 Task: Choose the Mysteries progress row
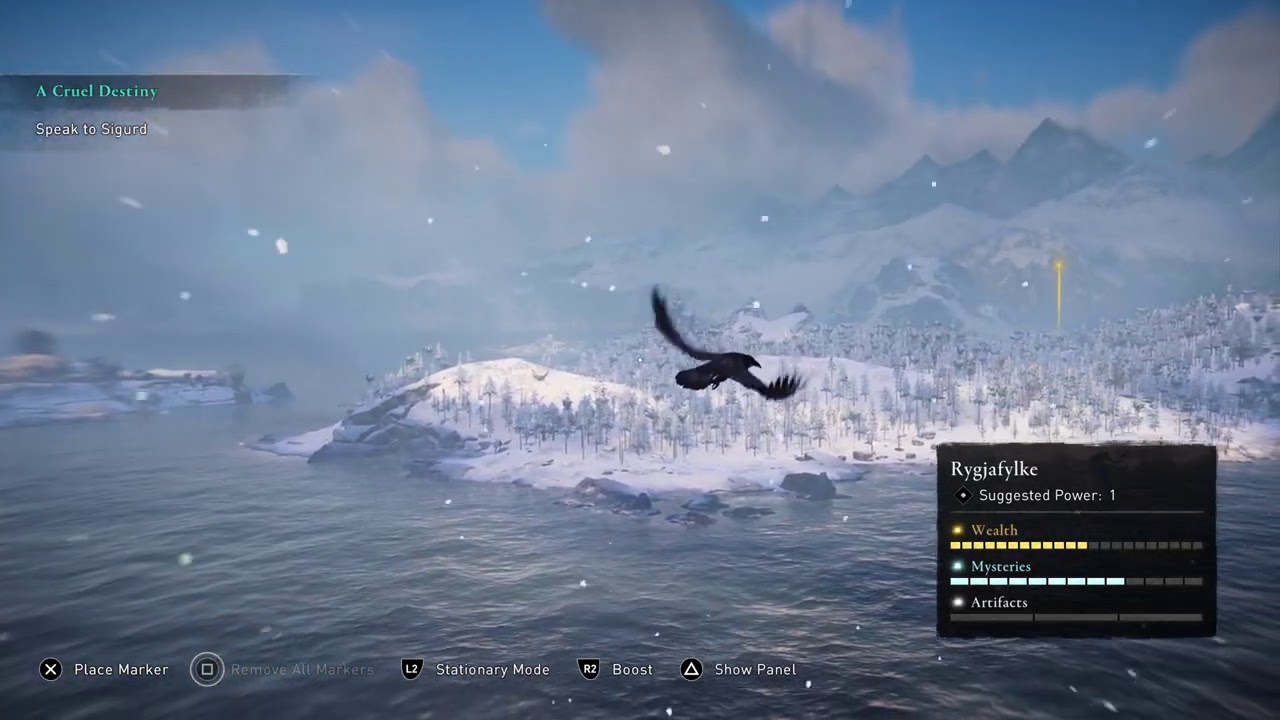click(1075, 573)
